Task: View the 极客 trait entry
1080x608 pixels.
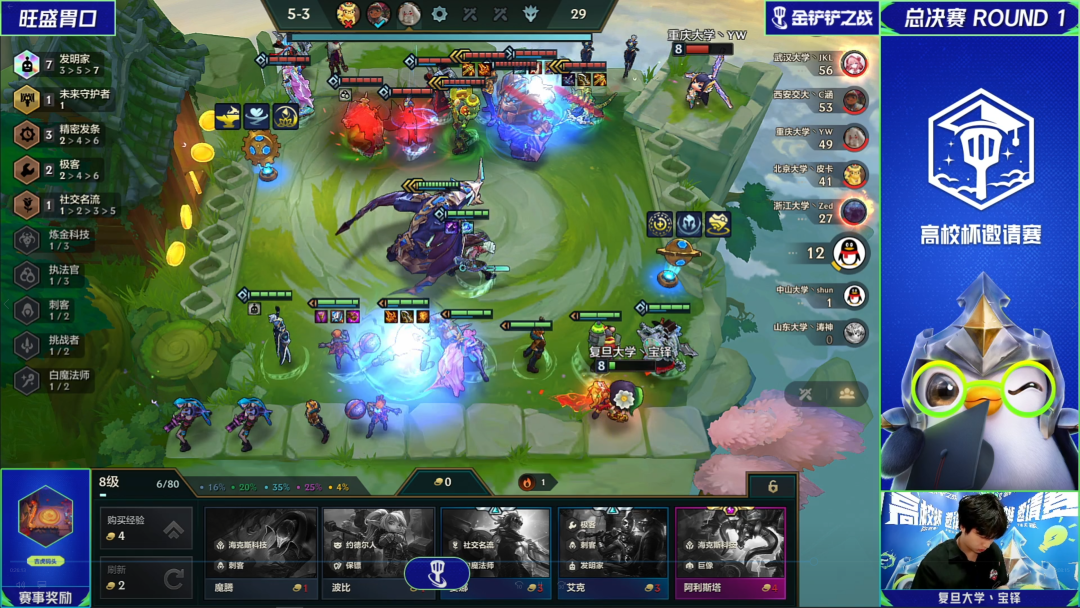Action: [x=60, y=170]
